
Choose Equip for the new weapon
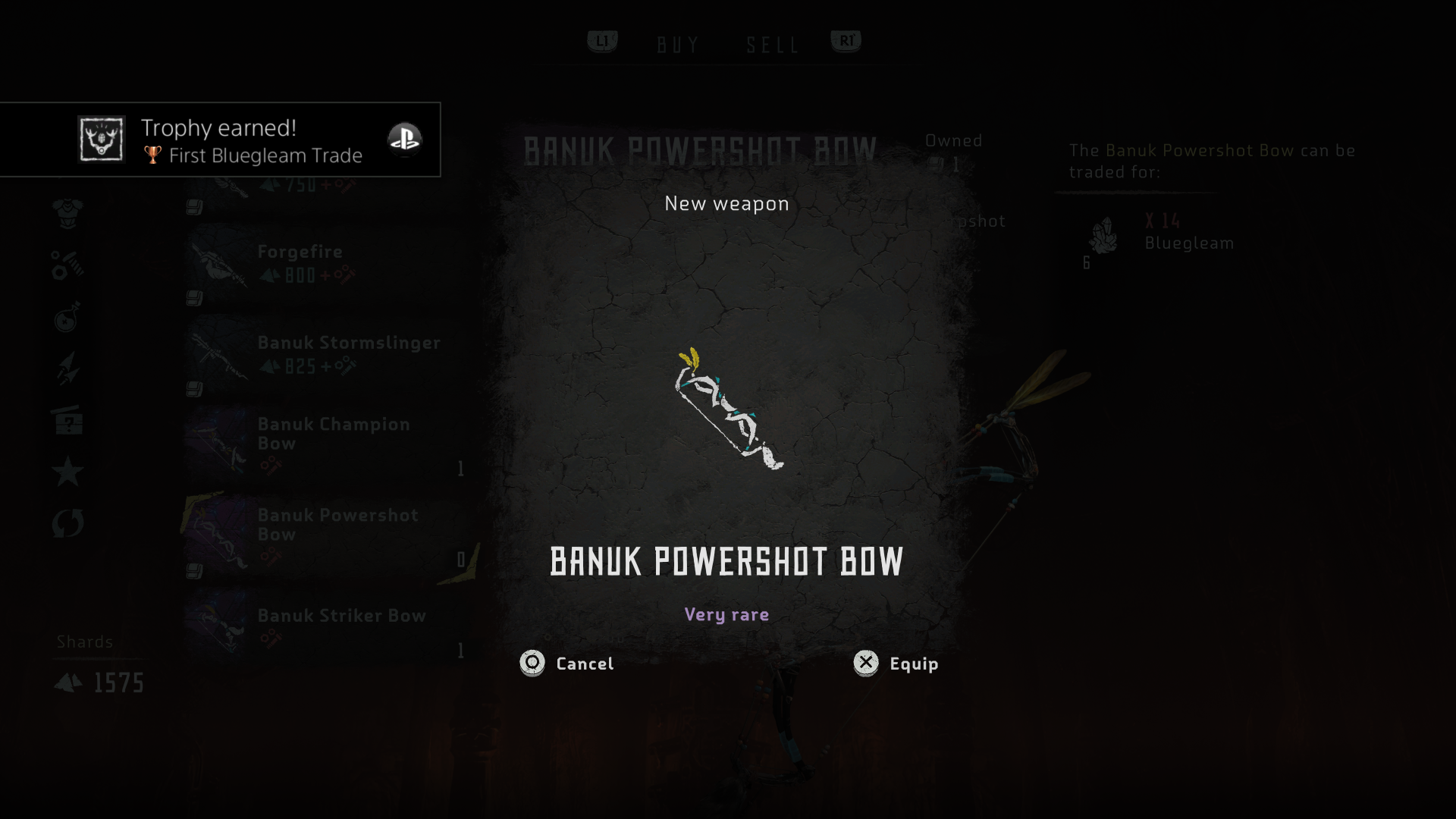896,664
